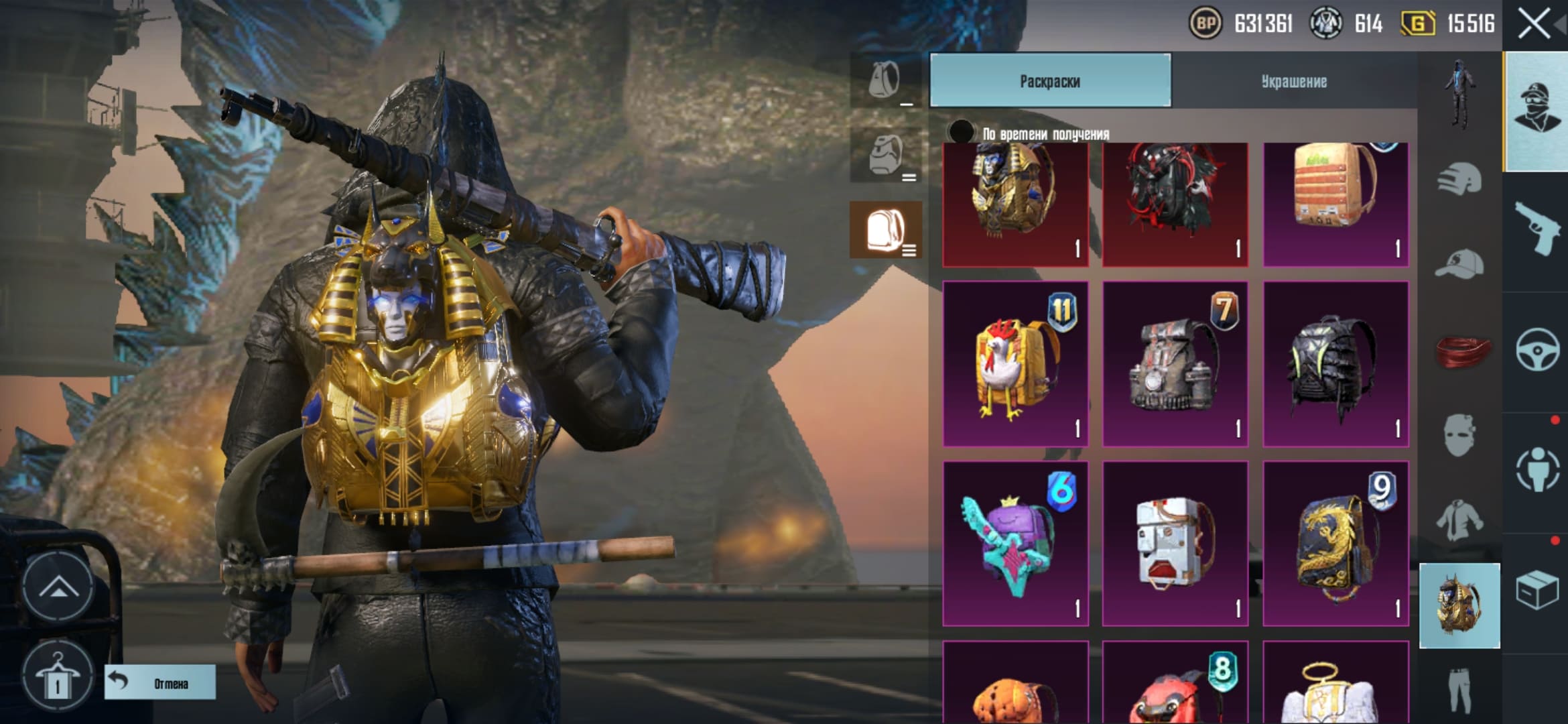Choose the grey military level 7 backpack
Image resolution: width=1568 pixels, height=724 pixels.
(1175, 364)
